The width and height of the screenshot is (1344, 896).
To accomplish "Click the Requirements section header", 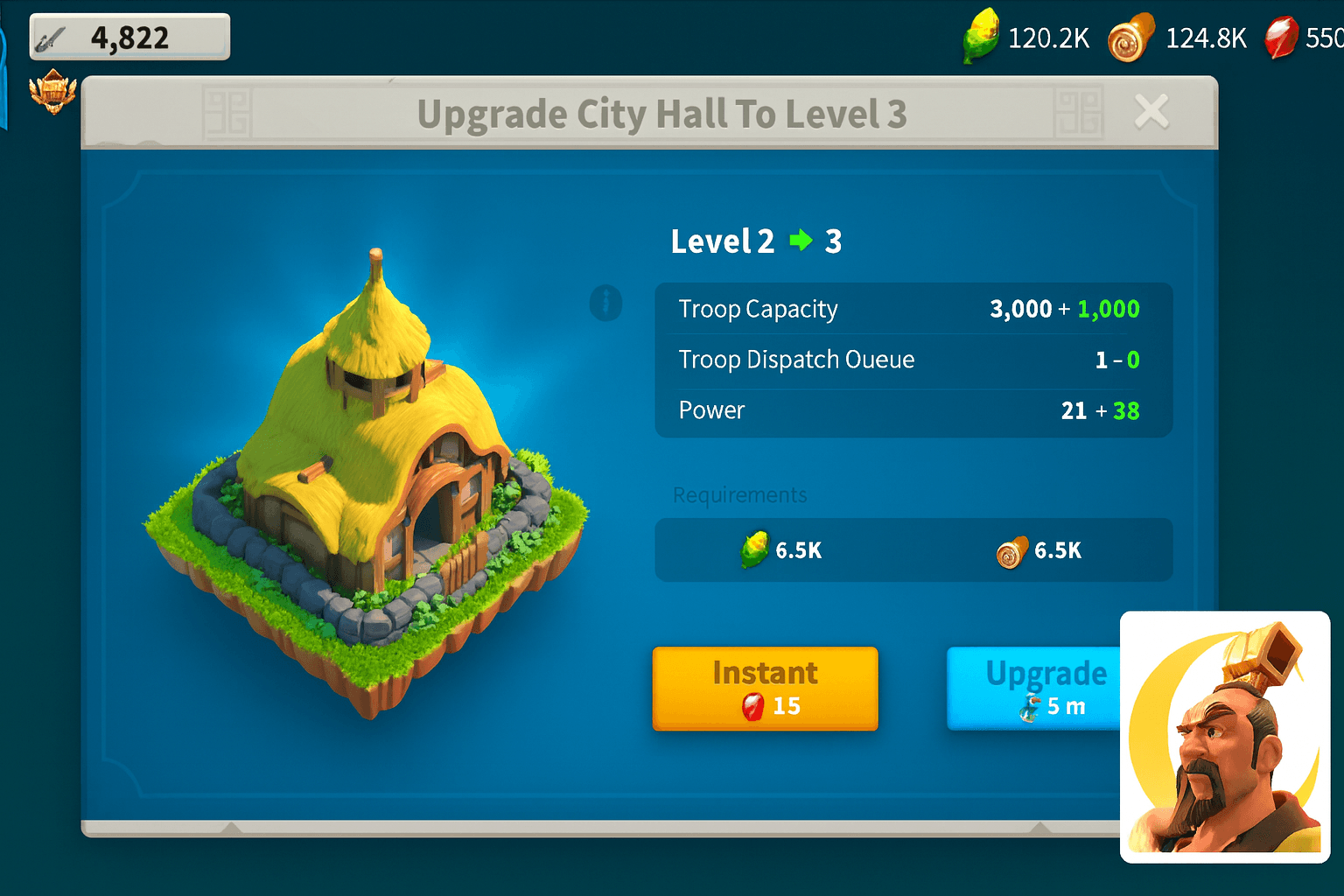I will pos(739,495).
